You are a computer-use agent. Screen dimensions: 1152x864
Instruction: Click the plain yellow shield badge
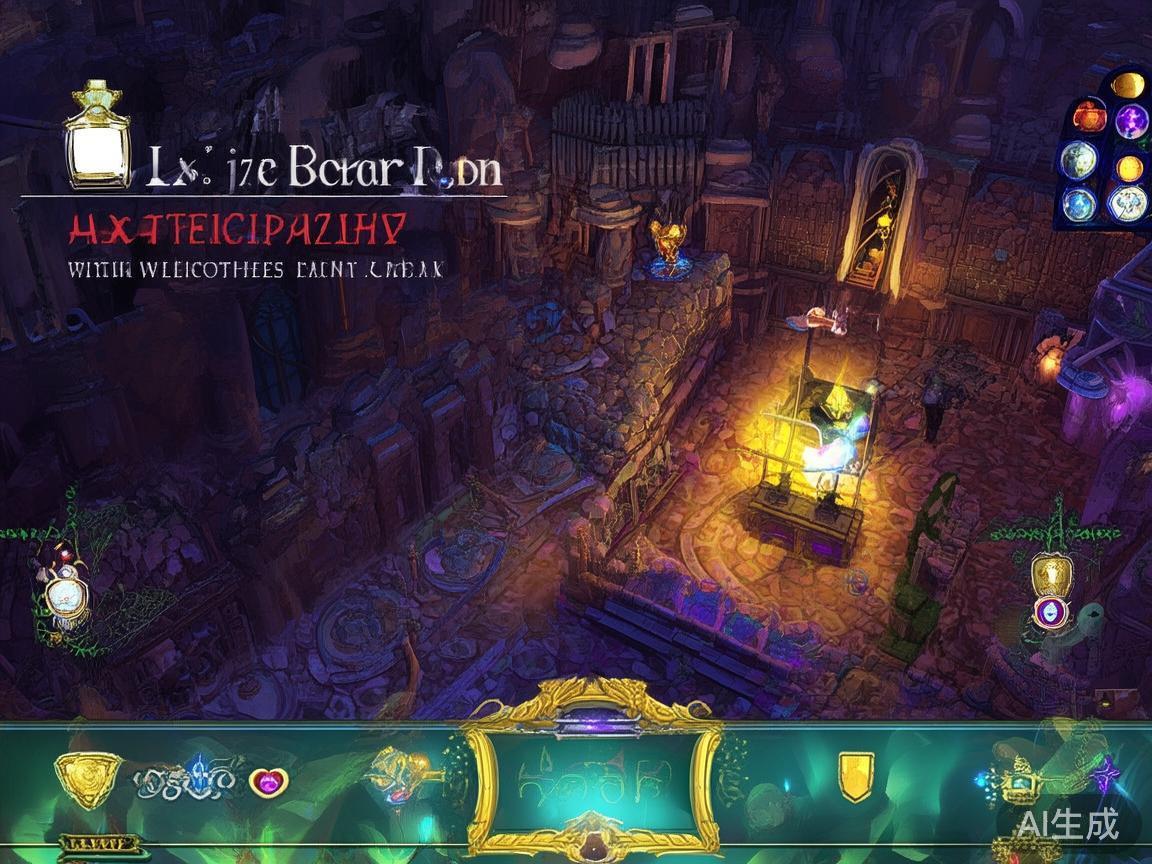(x=854, y=776)
